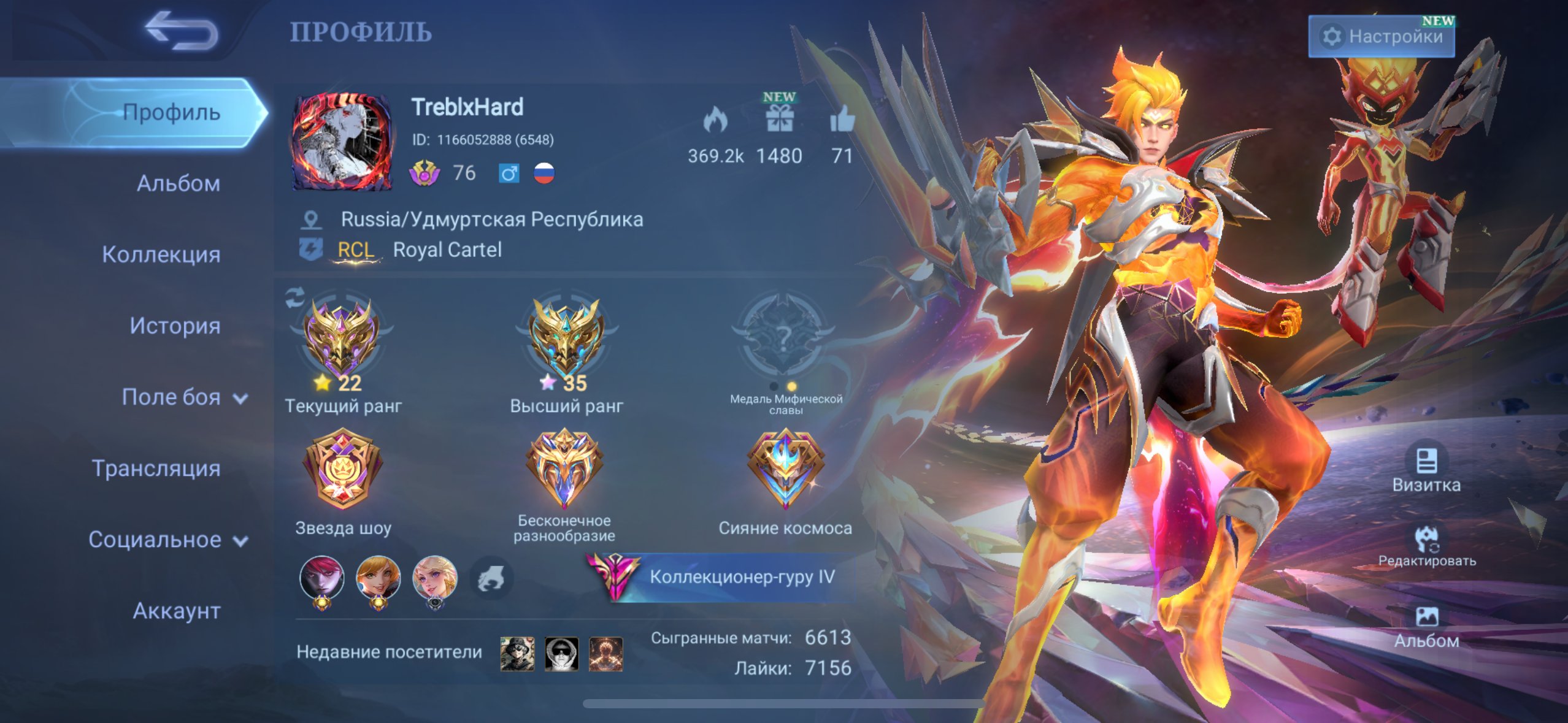
Task: Show the История tab
Action: pos(175,326)
